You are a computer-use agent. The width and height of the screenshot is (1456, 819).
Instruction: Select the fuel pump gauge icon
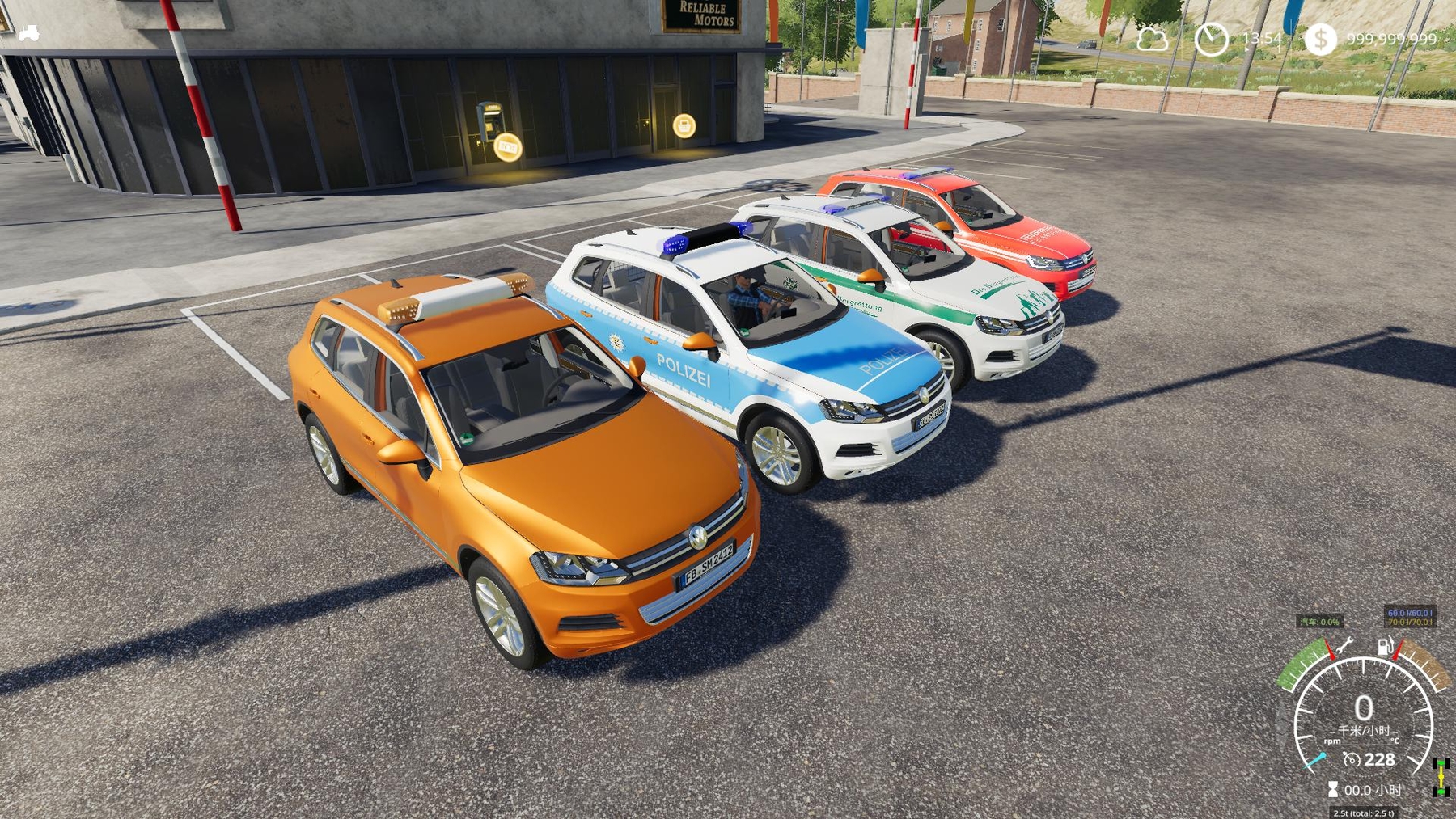(1386, 646)
